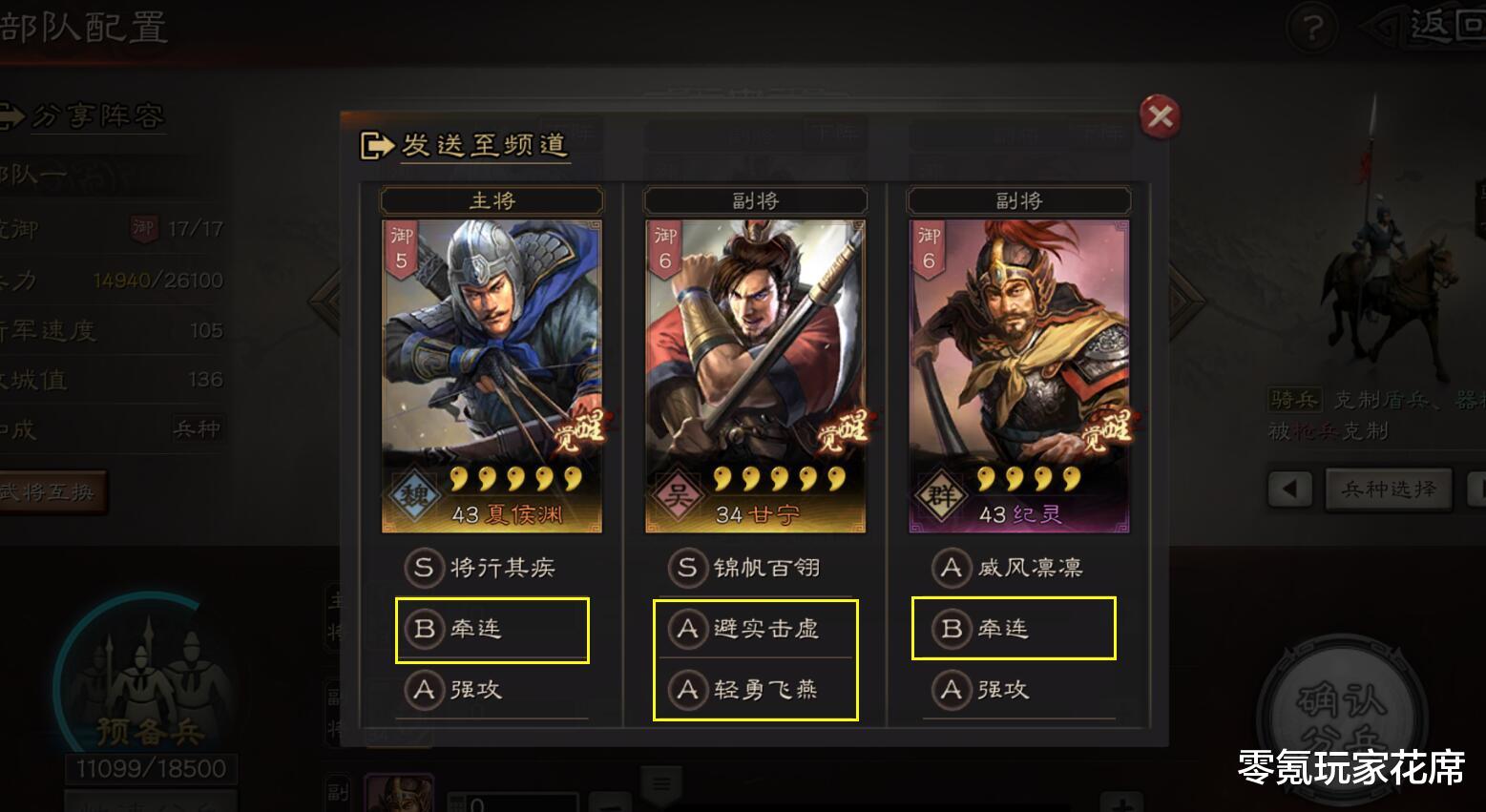
Task: Expand the left arrow beside 兵种选择
Action: [1288, 489]
